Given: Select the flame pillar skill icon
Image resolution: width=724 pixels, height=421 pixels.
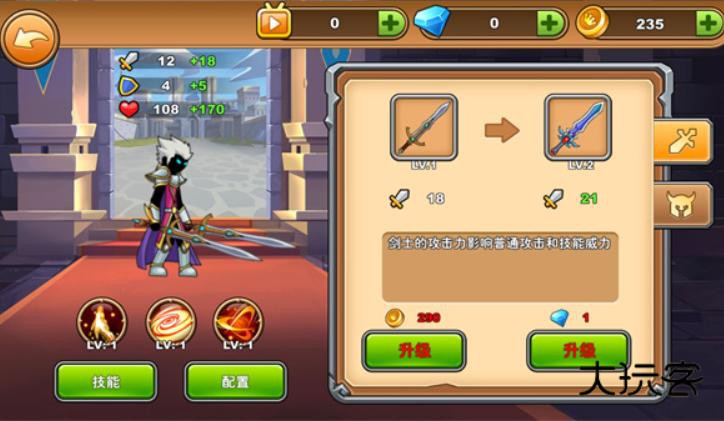Looking at the screenshot, I should 102,321.
